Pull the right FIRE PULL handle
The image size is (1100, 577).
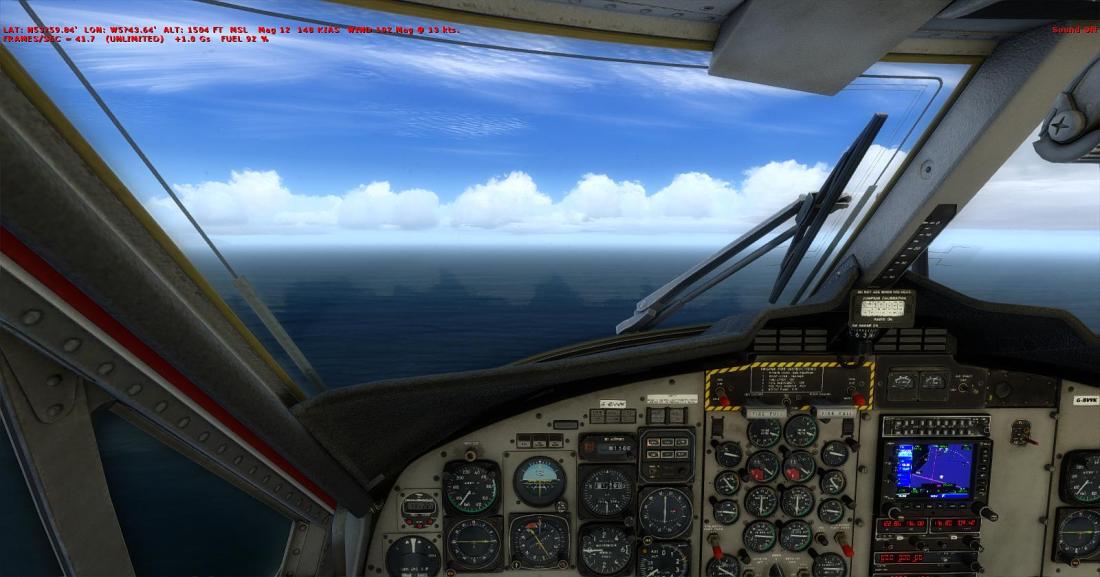coord(835,411)
